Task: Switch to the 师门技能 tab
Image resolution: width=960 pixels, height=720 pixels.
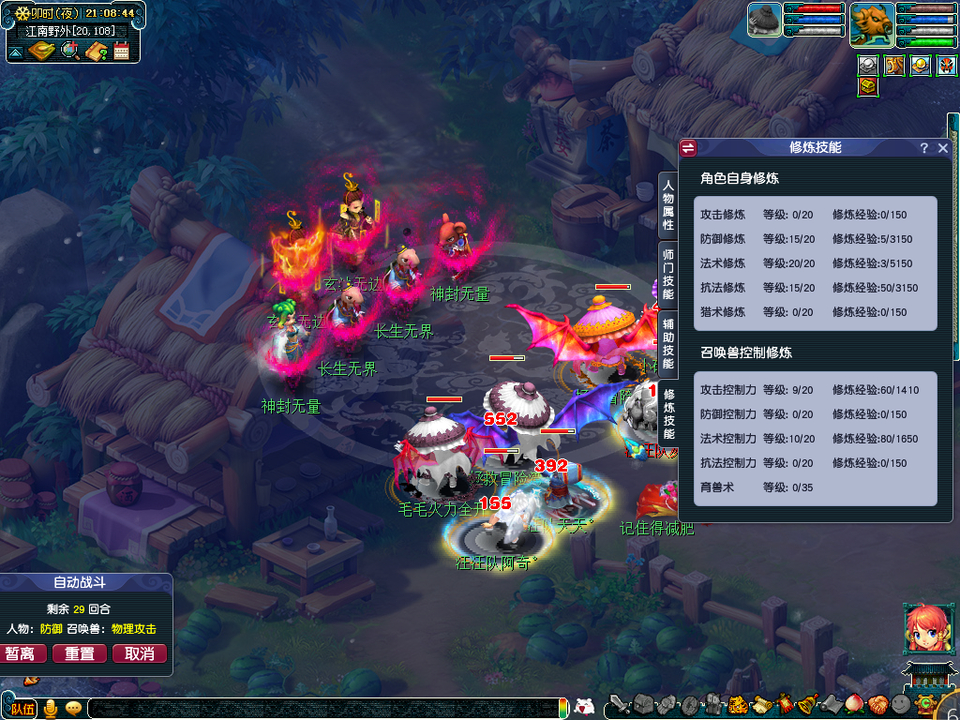Action: tap(668, 274)
